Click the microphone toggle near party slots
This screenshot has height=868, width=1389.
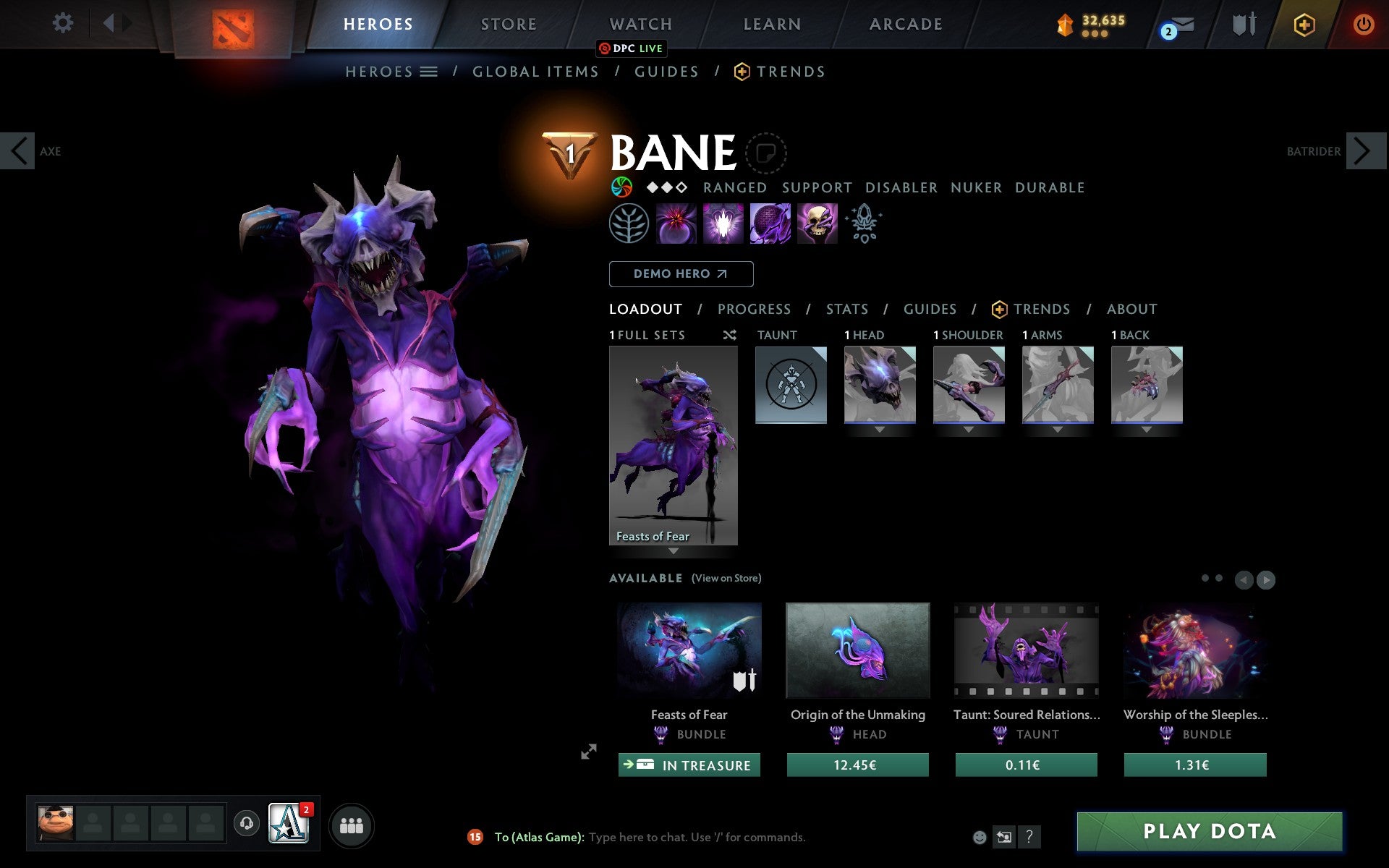click(247, 822)
